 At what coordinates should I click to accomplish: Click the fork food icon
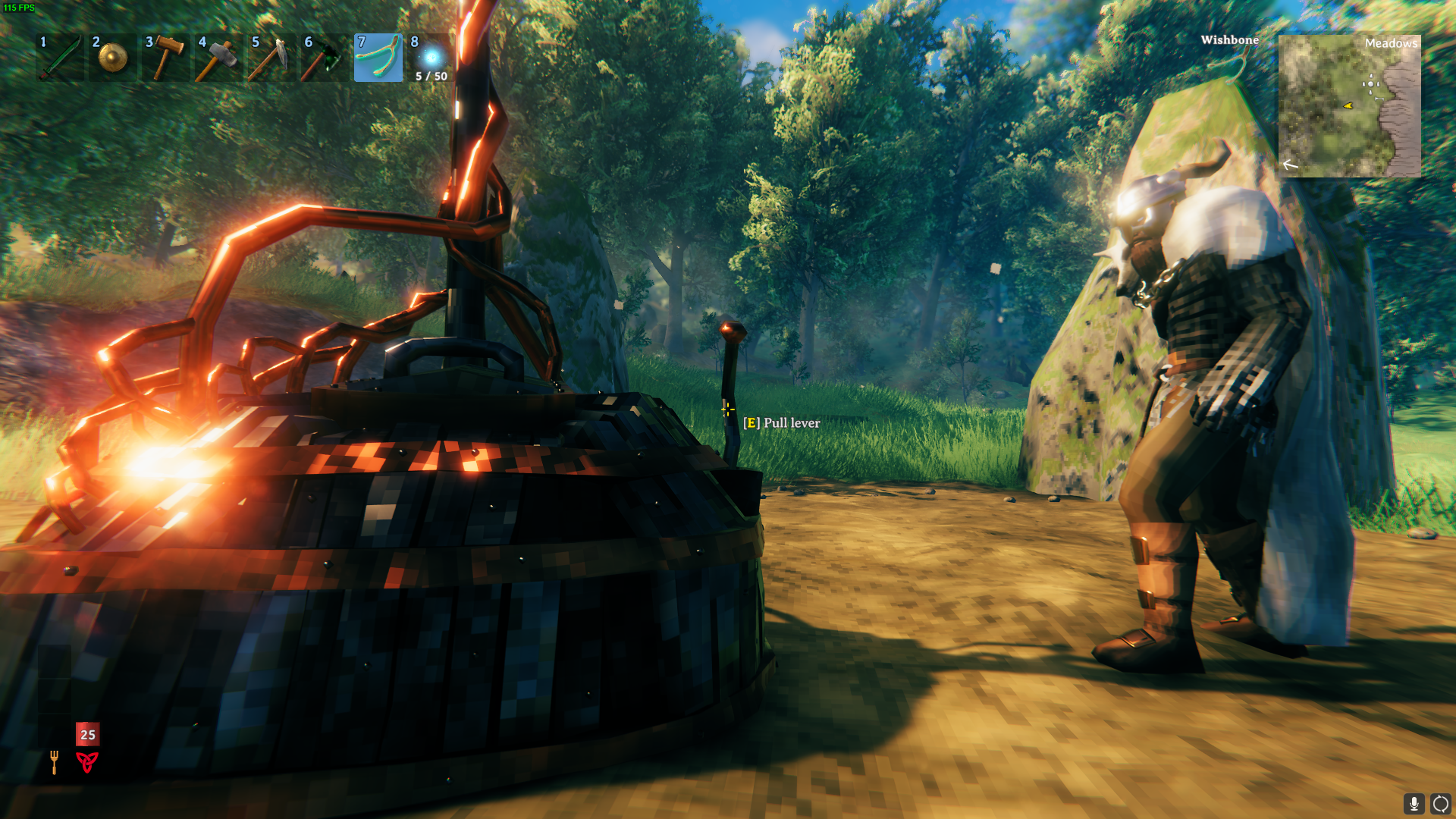(x=54, y=761)
